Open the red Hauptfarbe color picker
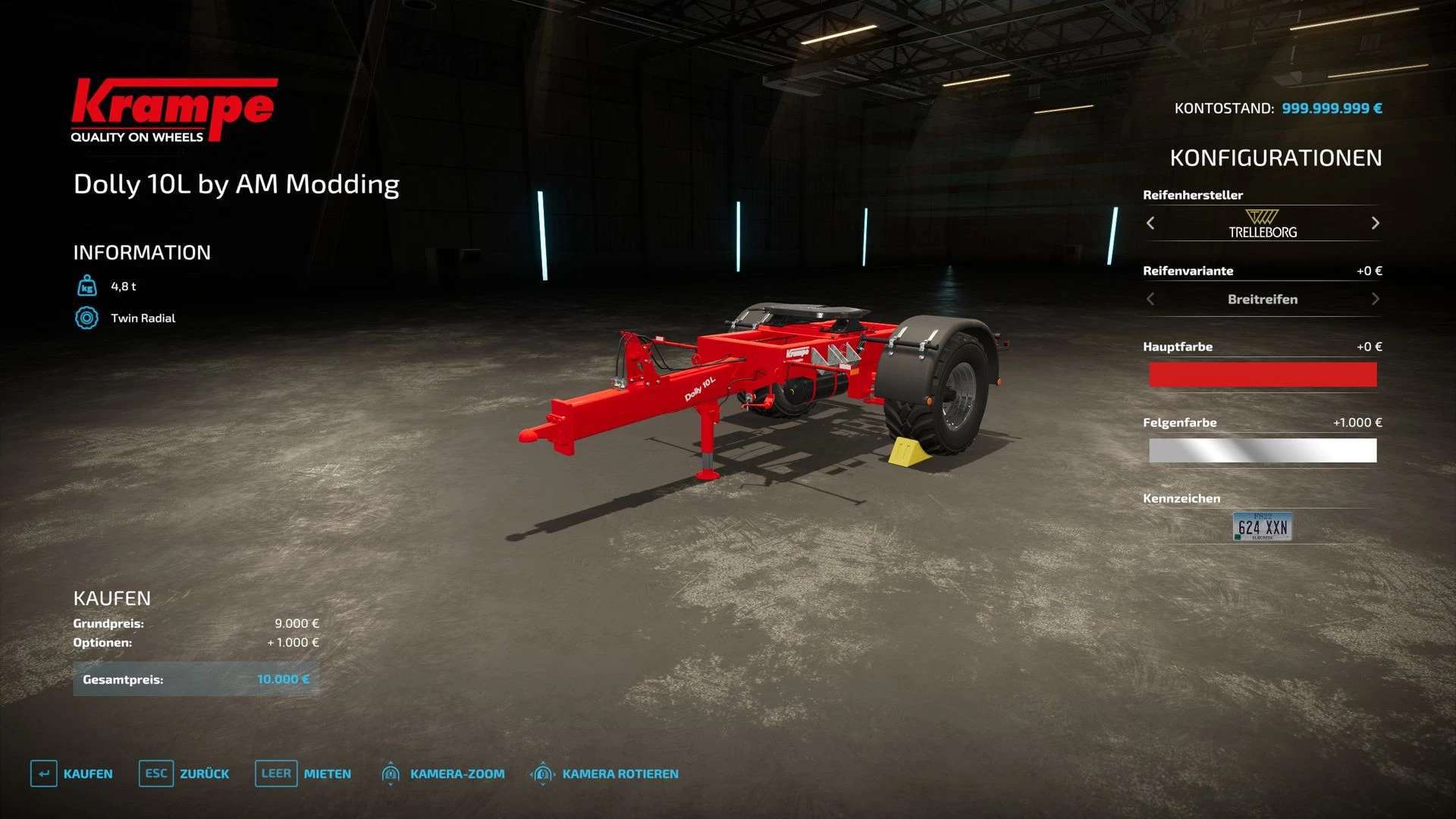 (1263, 375)
